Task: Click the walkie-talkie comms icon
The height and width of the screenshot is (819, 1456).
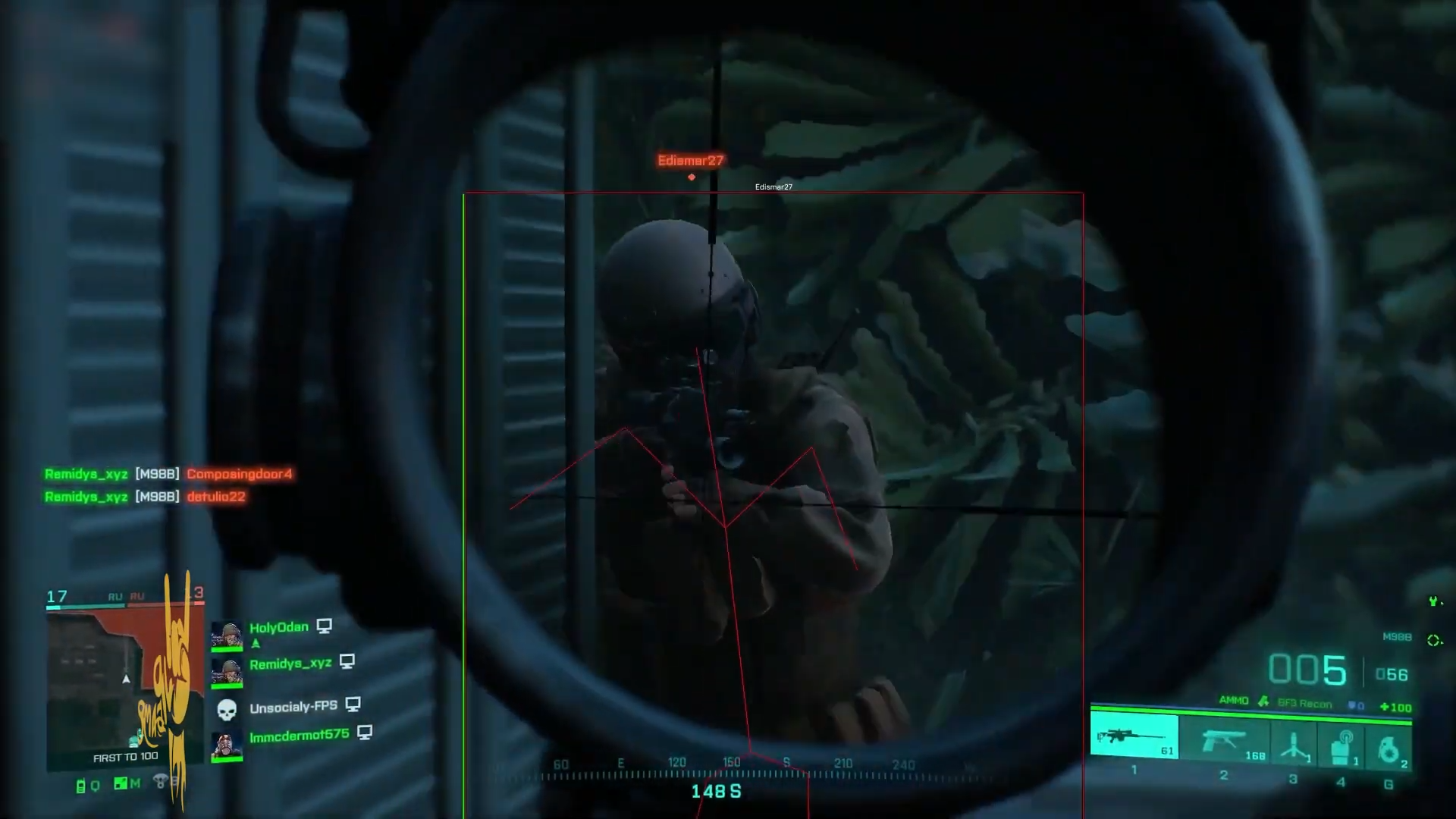Action: [81, 786]
